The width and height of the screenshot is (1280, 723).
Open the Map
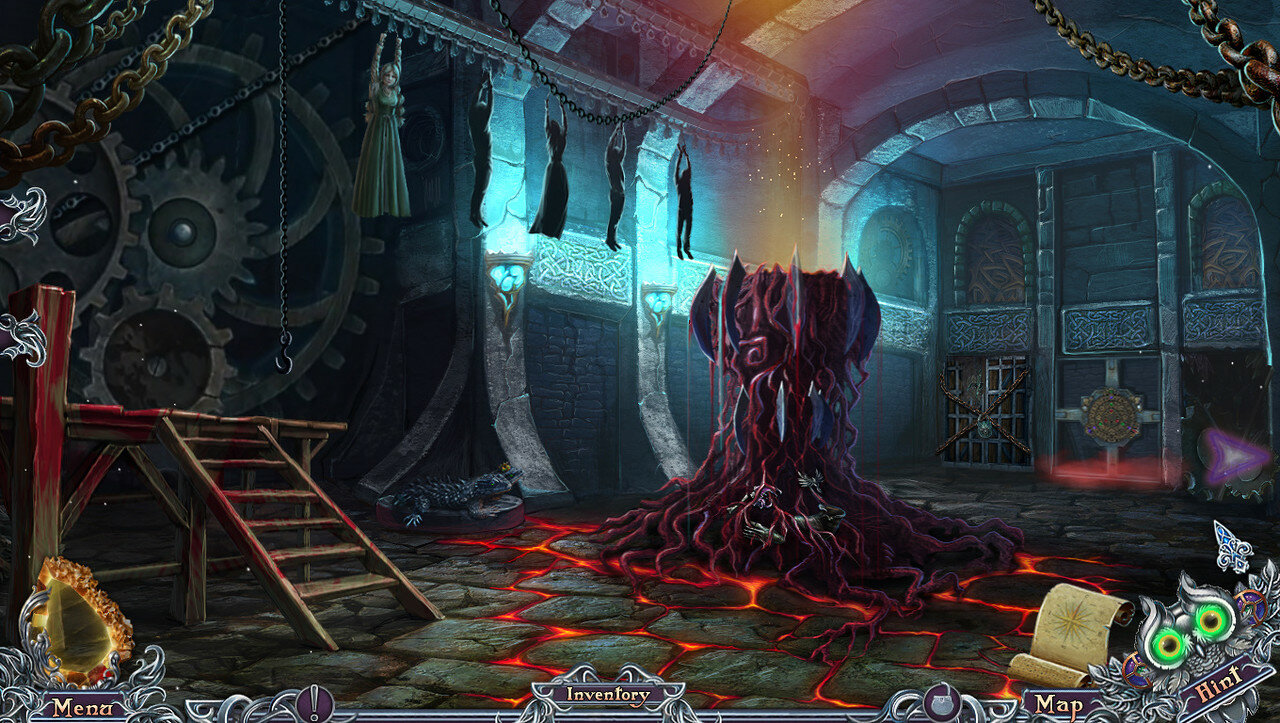pyautogui.click(x=1058, y=705)
